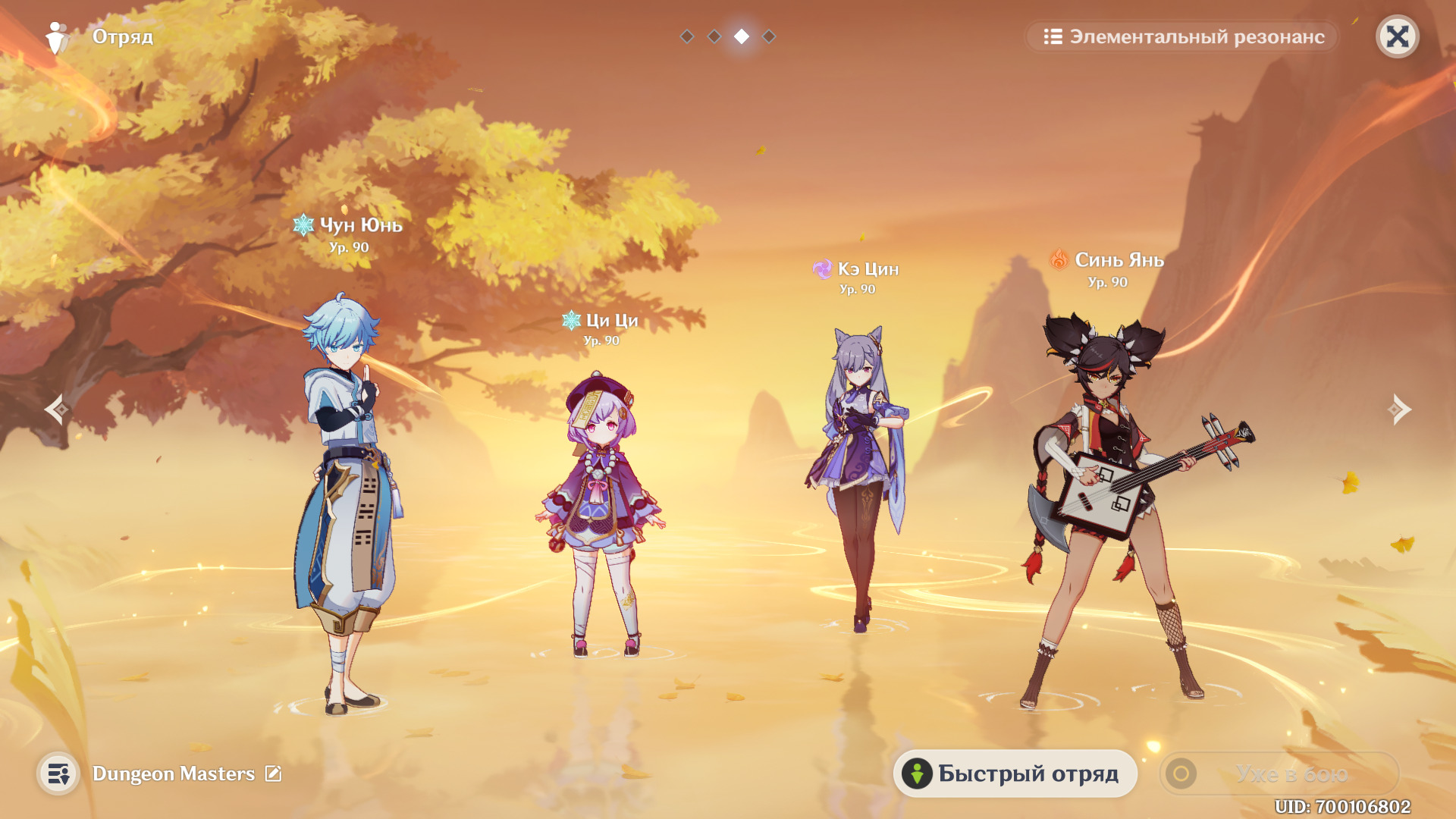
Task: Jump to the fourth party page dot
Action: [769, 36]
